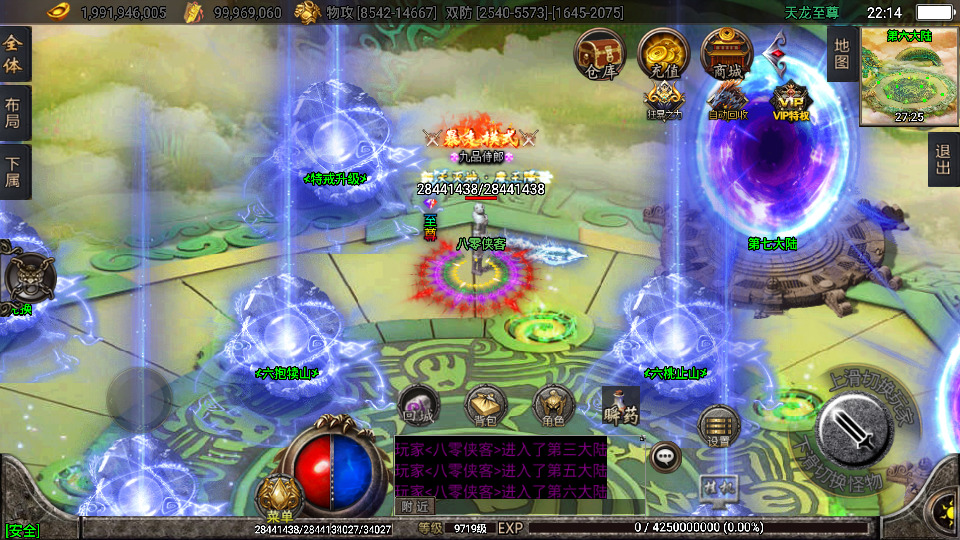The image size is (960, 540).
Task: Show the 角色 character sheet
Action: (x=553, y=406)
